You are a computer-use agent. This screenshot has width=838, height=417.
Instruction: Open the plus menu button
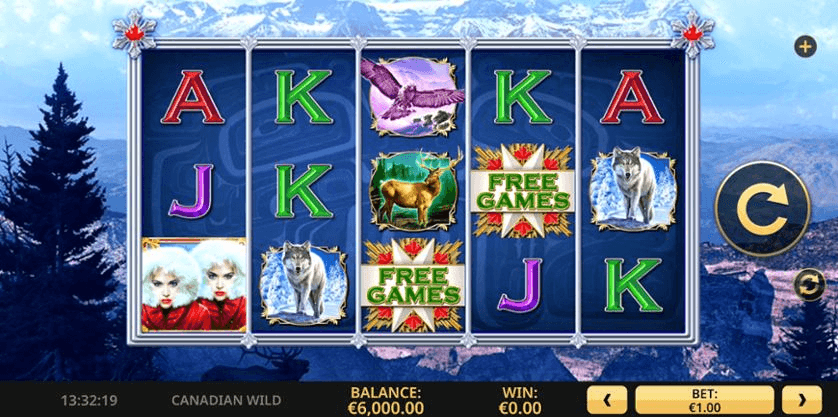click(x=805, y=46)
